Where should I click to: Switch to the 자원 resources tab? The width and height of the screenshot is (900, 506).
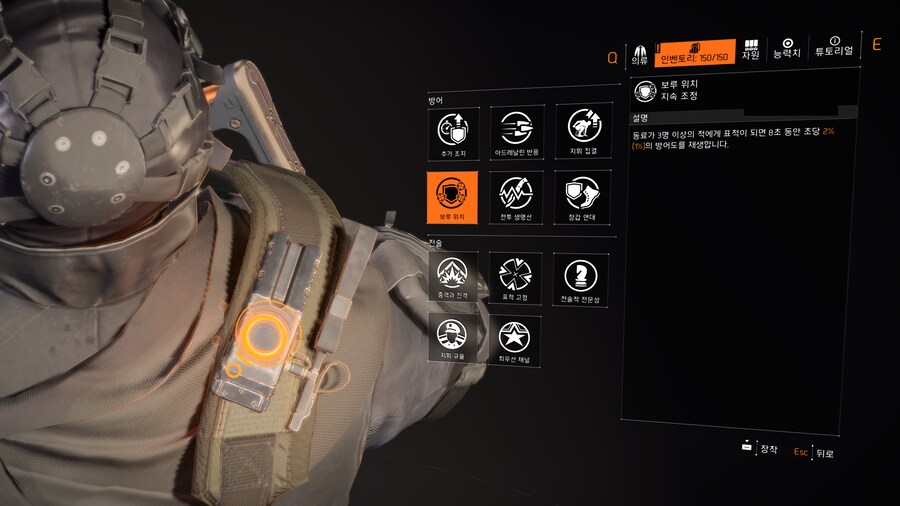750,52
